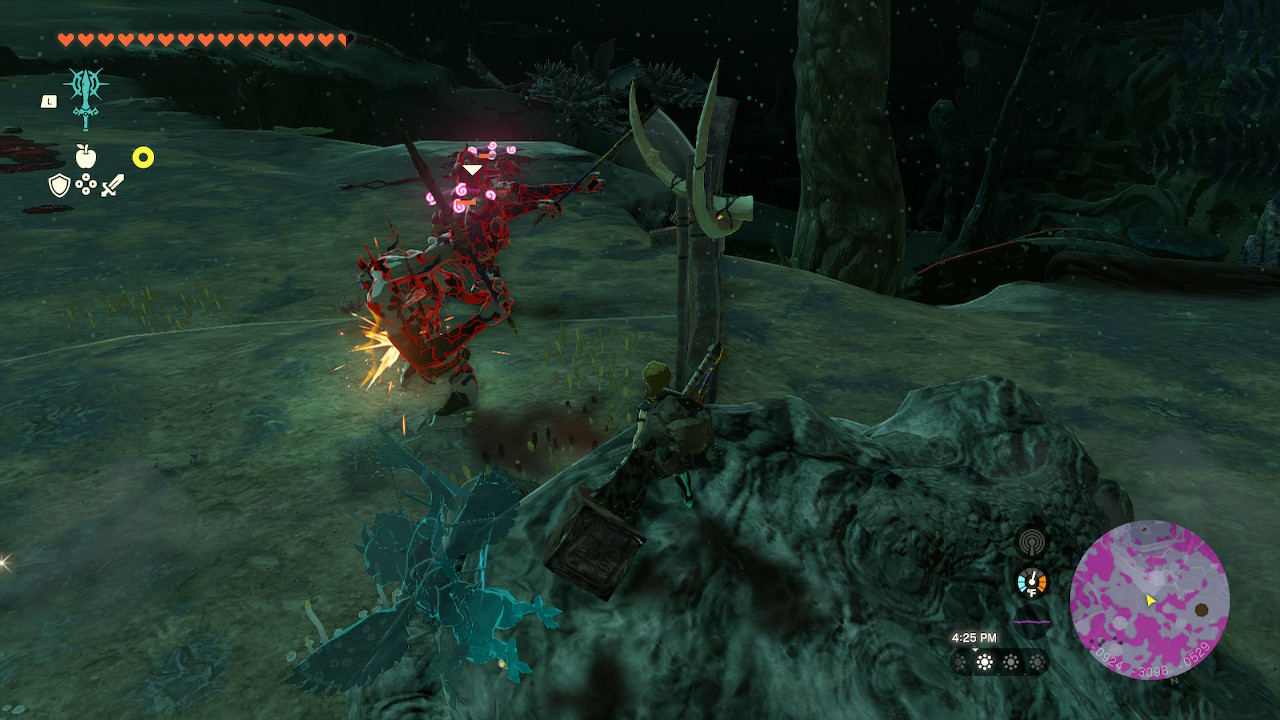1280x720 pixels.
Task: Toggle the sound level meter display
Action: [x=1032, y=621]
